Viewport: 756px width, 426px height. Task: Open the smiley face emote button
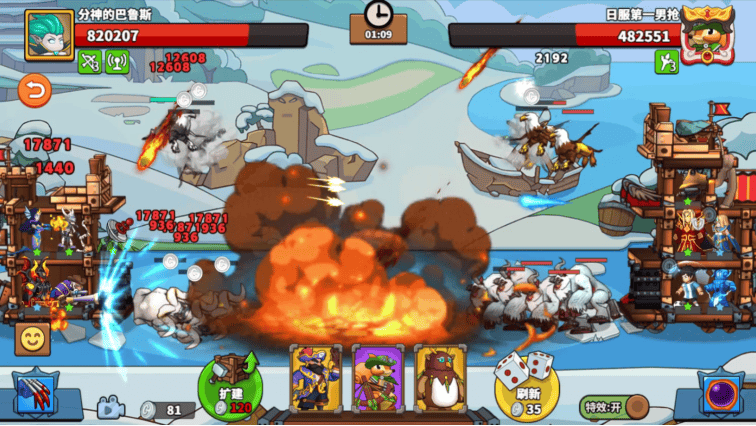[33, 338]
